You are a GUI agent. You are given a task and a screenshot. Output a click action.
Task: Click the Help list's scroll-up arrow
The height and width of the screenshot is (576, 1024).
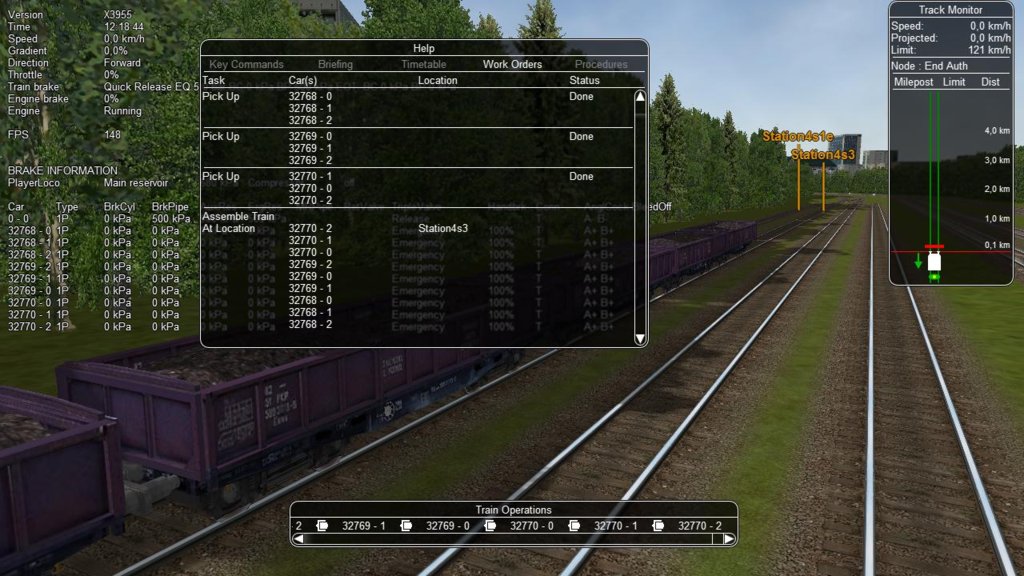coord(641,97)
